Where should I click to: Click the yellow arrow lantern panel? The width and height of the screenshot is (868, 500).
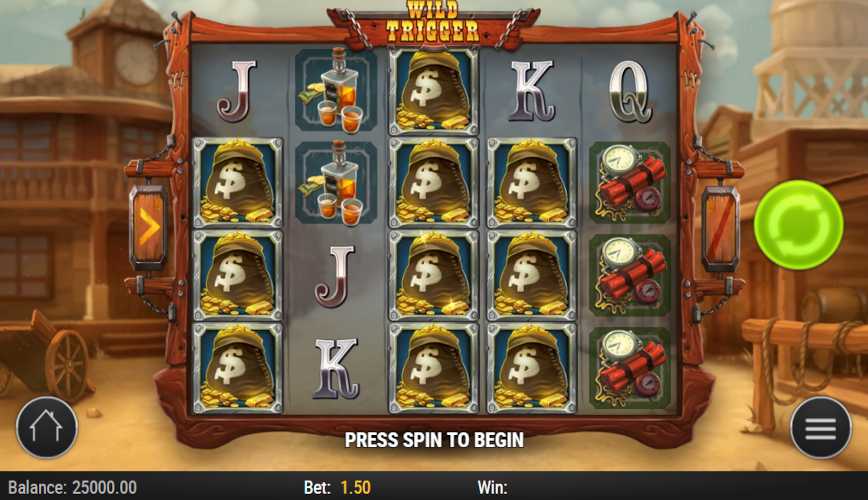[148, 227]
